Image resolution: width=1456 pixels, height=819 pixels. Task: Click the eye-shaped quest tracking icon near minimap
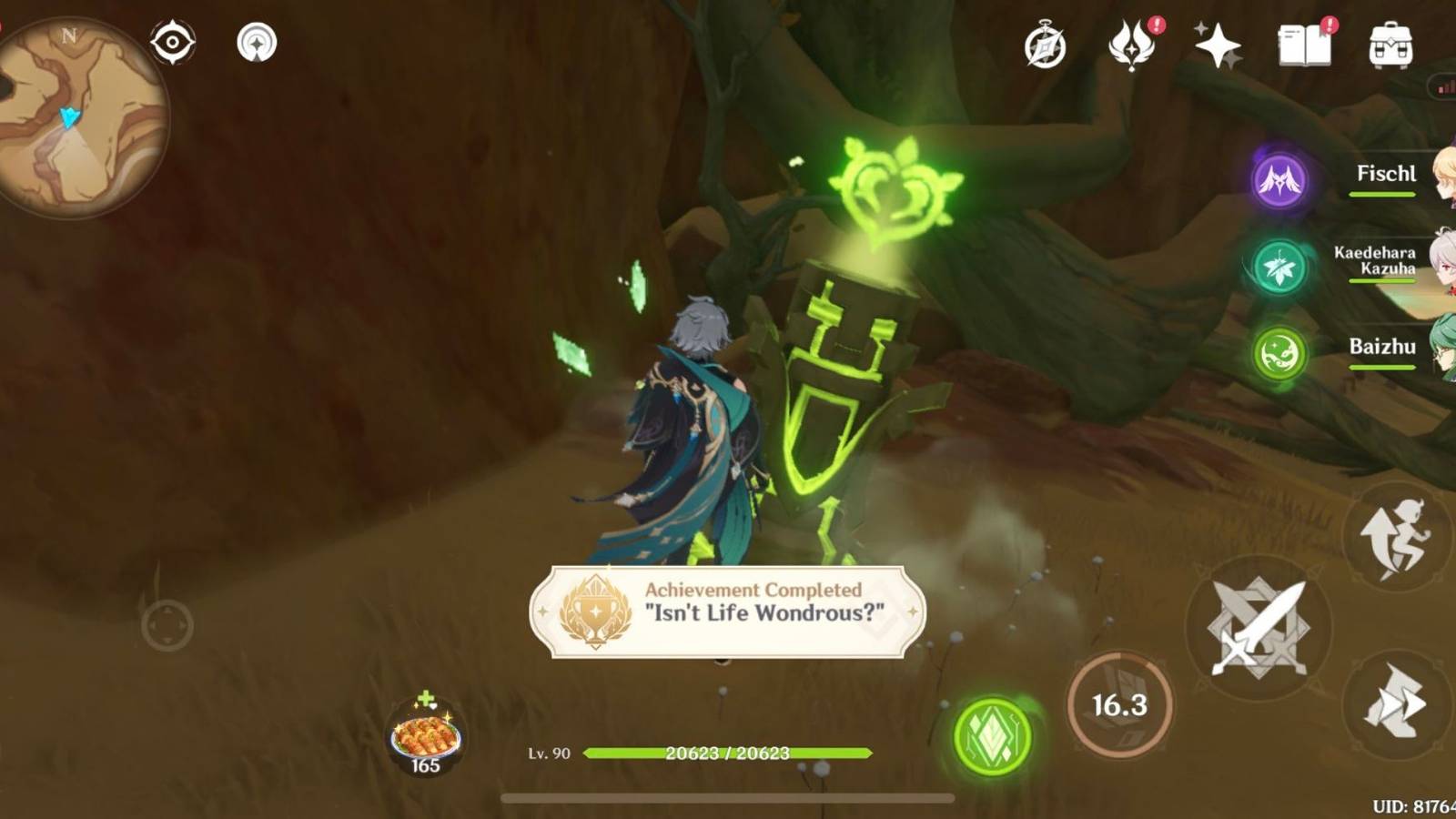[175, 41]
